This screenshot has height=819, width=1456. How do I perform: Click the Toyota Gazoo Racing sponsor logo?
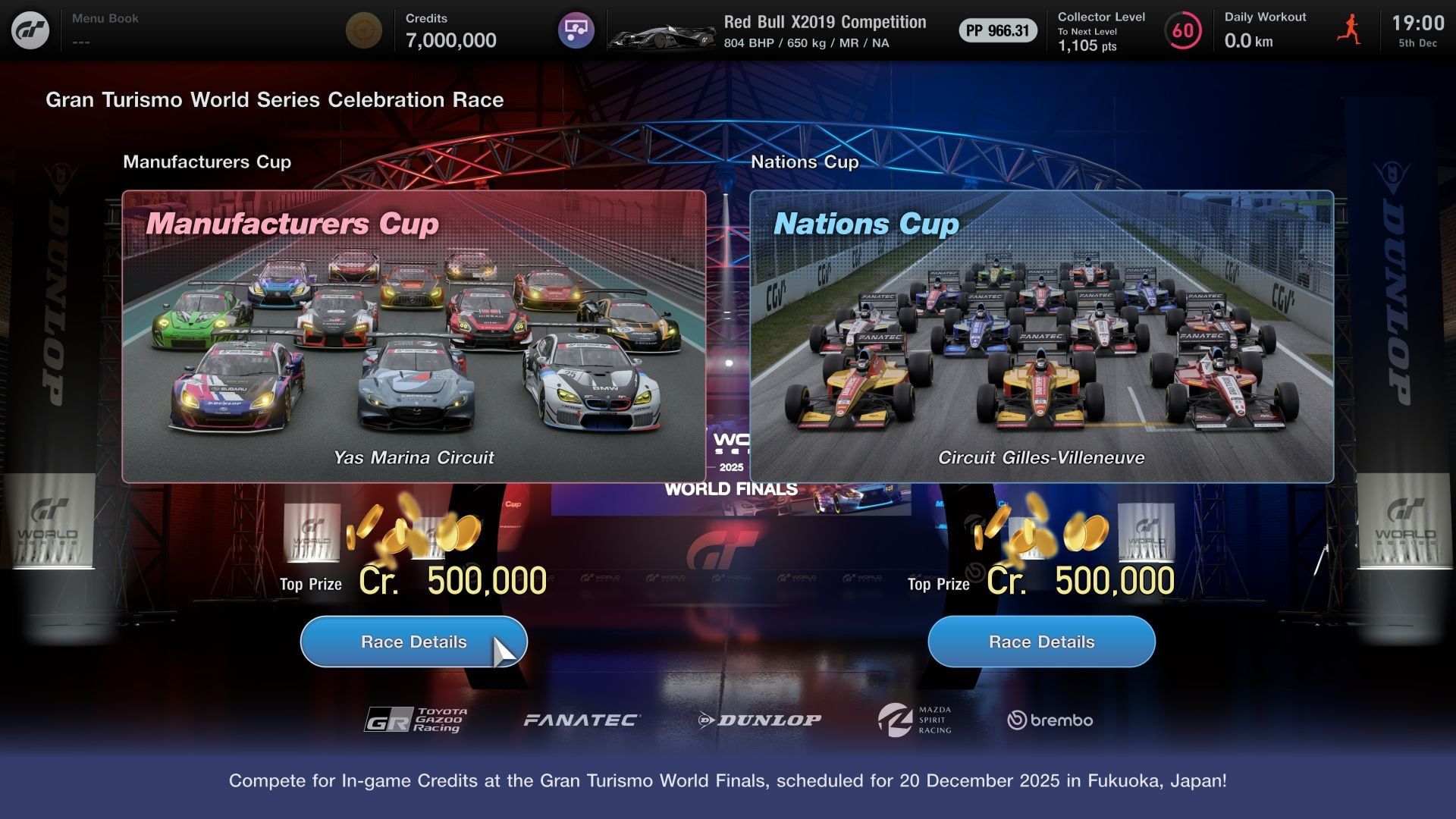(x=417, y=719)
